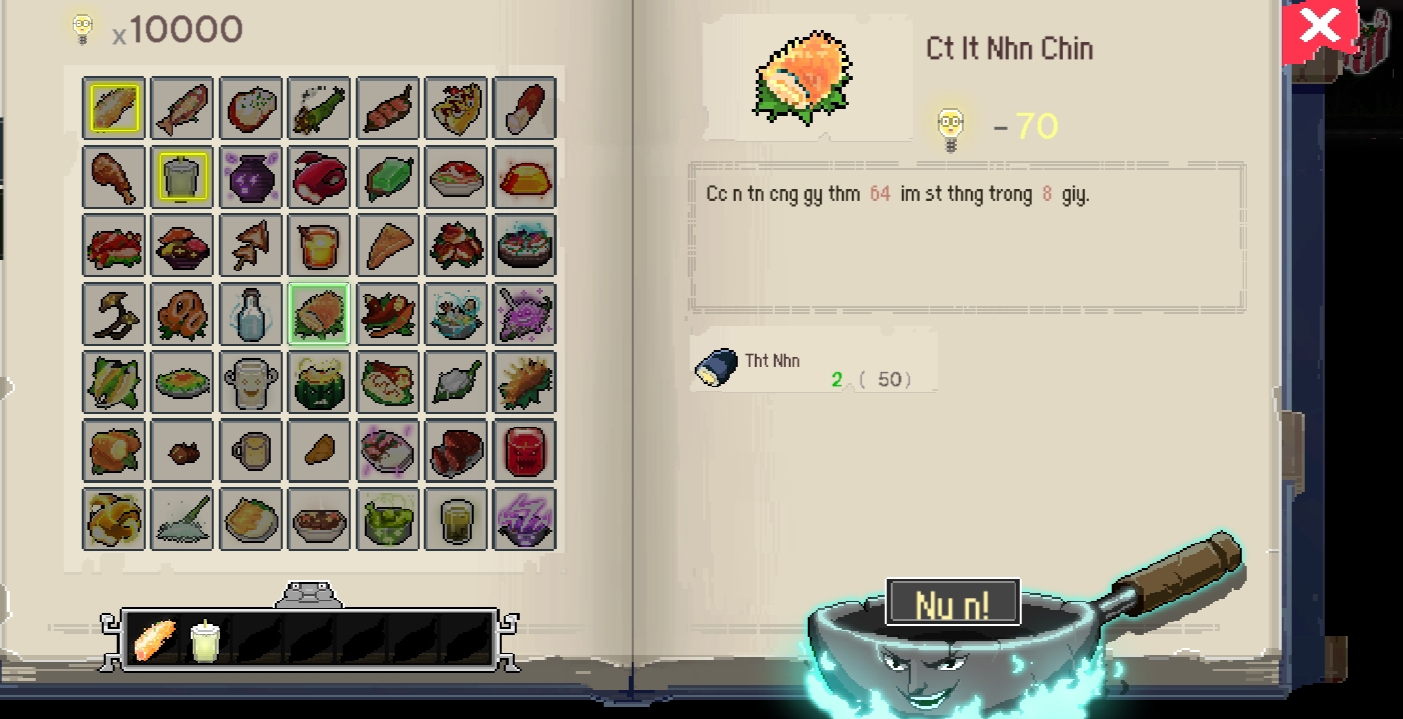Select the whole red fish recipe
The image size is (1403, 719).
coord(182,108)
